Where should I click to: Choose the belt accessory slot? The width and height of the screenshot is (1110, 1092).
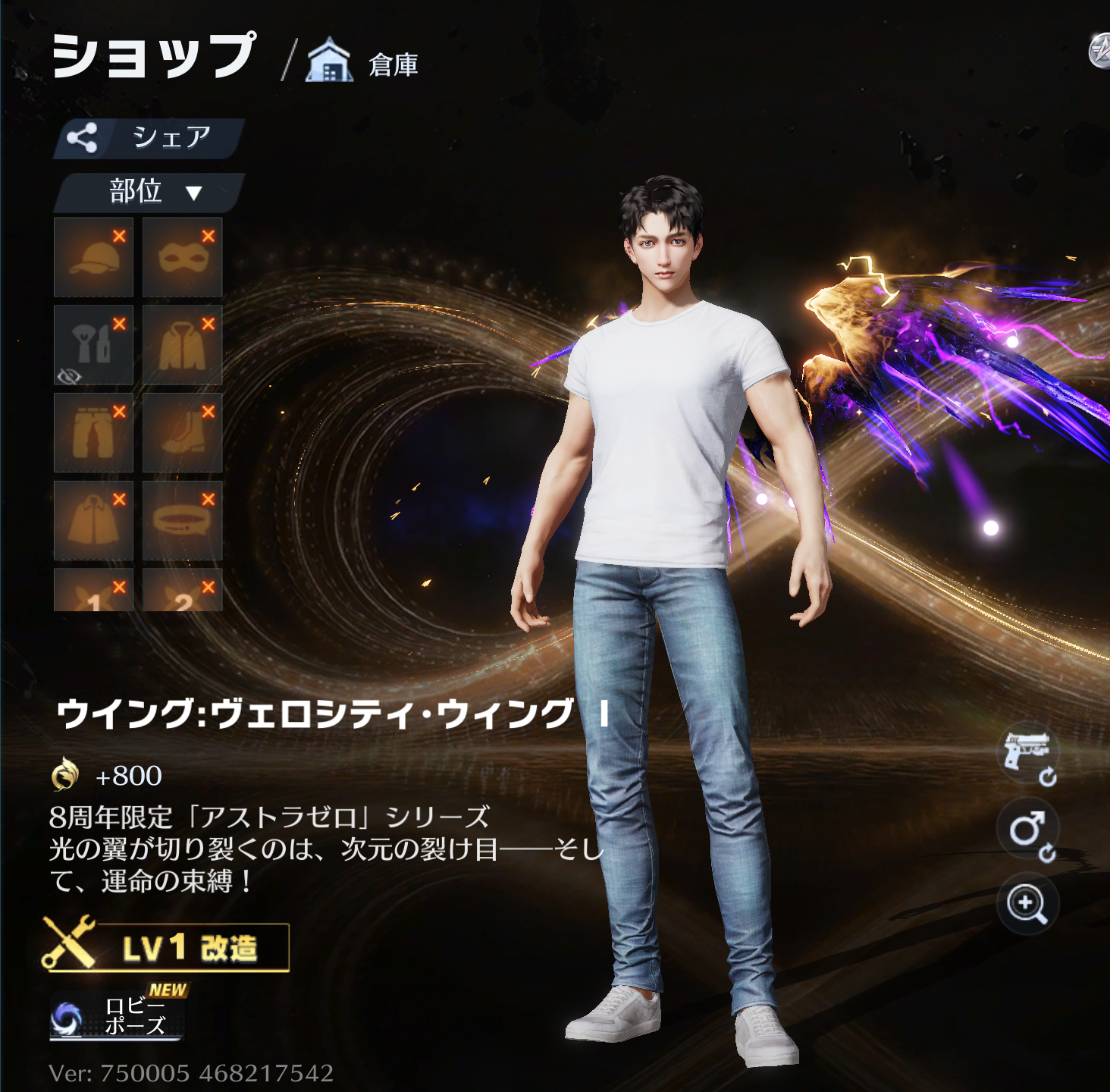(182, 520)
